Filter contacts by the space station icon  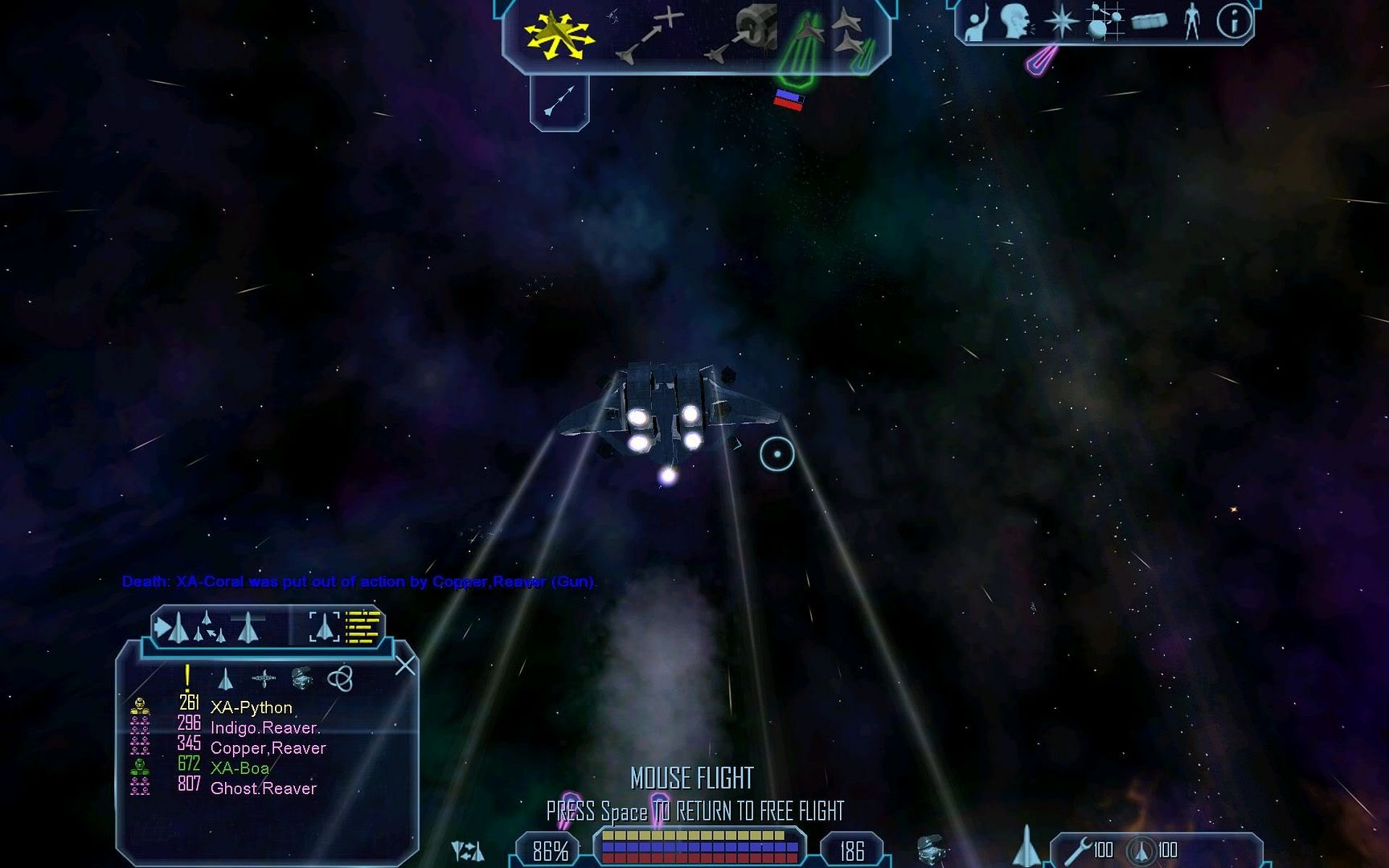coord(263,679)
